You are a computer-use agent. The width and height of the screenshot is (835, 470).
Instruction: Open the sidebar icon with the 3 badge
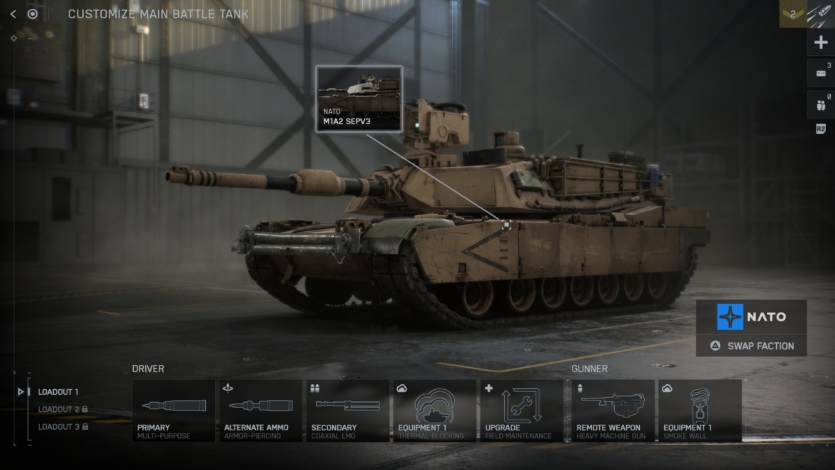click(821, 73)
